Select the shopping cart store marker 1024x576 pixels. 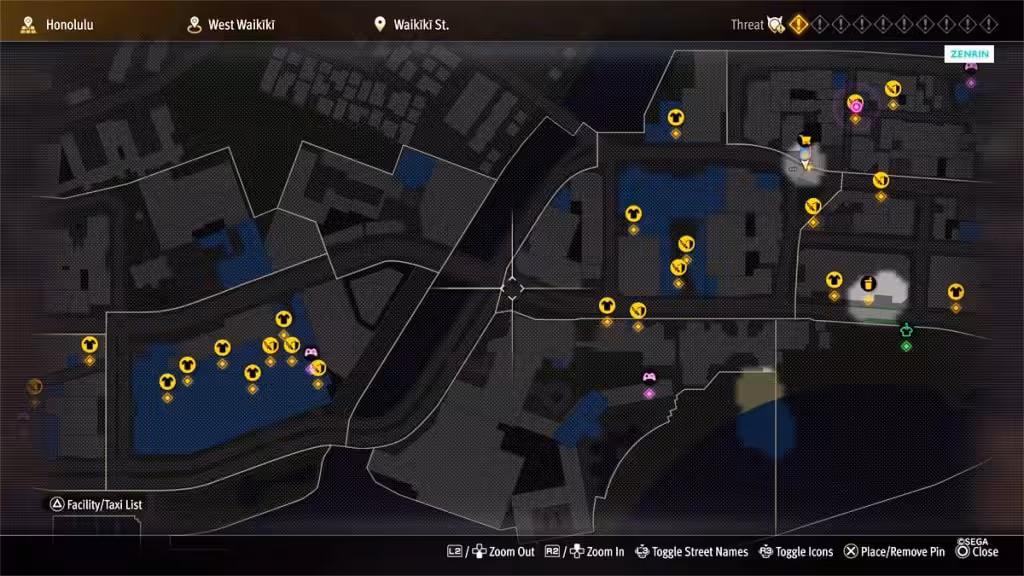[x=804, y=140]
